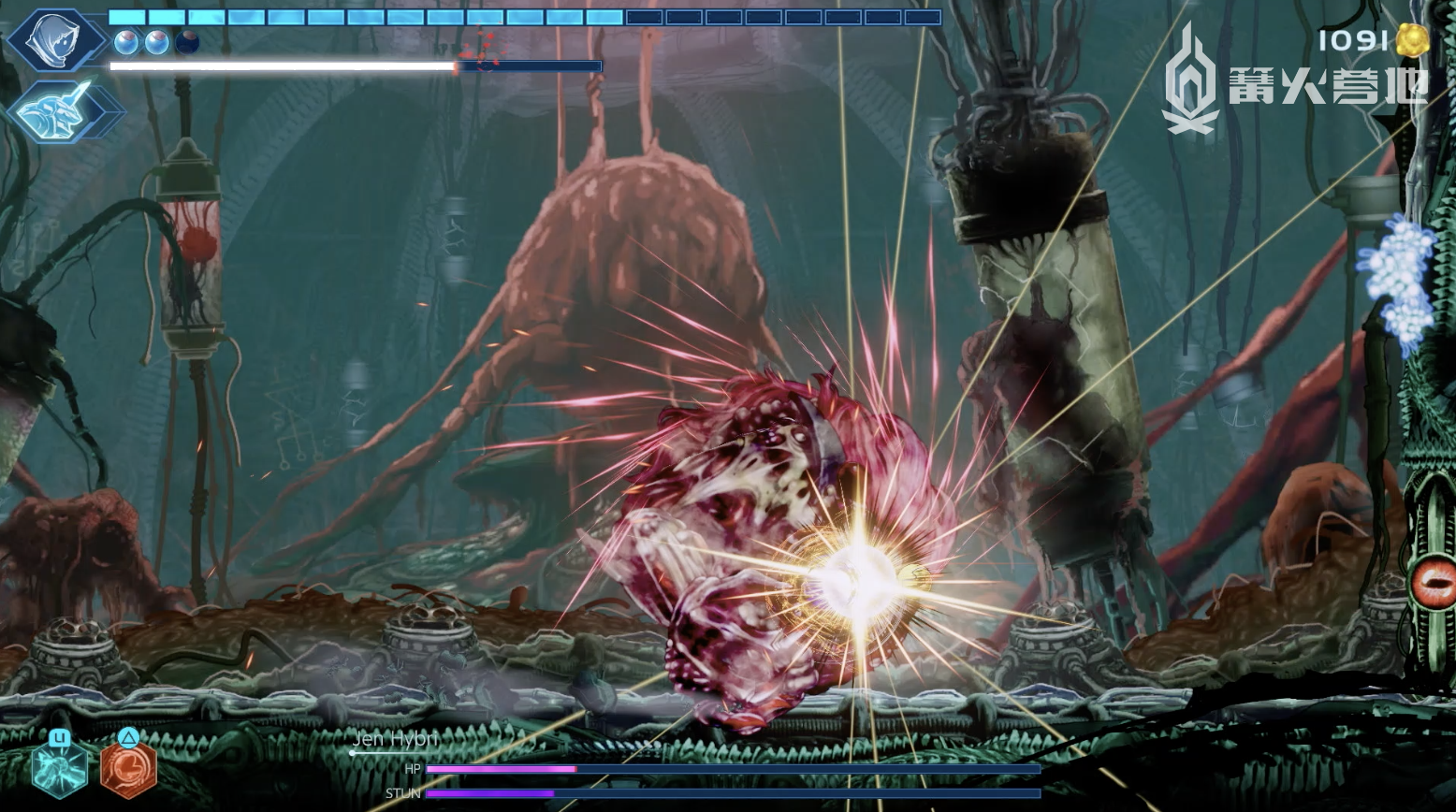Select the cyan mech-head weapon icon
This screenshot has height=812, width=1456.
(64, 110)
